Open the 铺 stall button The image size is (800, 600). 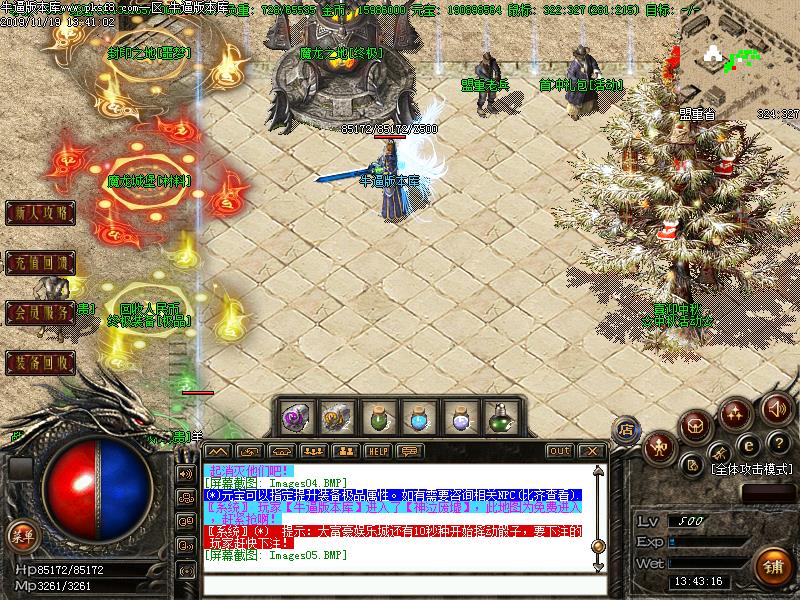pyautogui.click(x=772, y=565)
